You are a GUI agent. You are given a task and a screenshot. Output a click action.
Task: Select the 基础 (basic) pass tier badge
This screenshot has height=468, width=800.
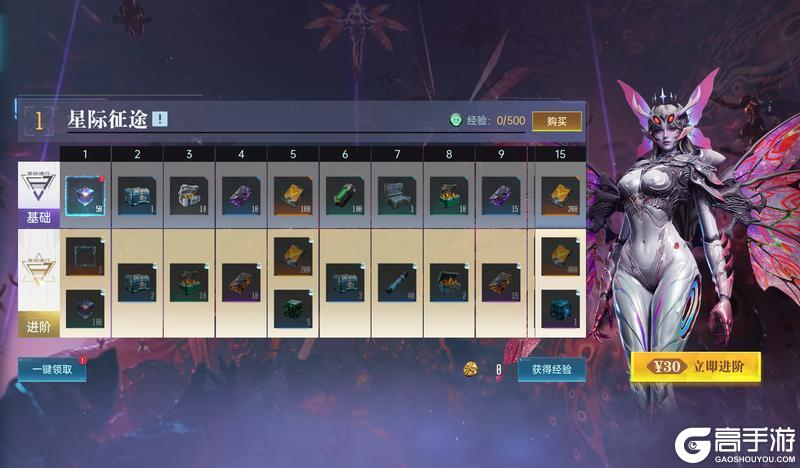37,194
